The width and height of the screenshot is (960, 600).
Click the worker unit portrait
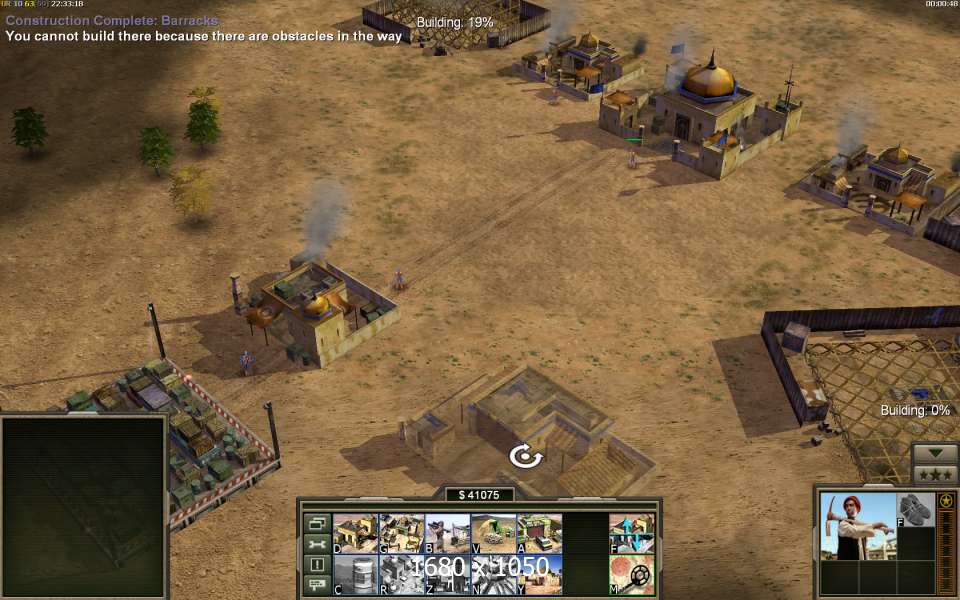(x=858, y=527)
